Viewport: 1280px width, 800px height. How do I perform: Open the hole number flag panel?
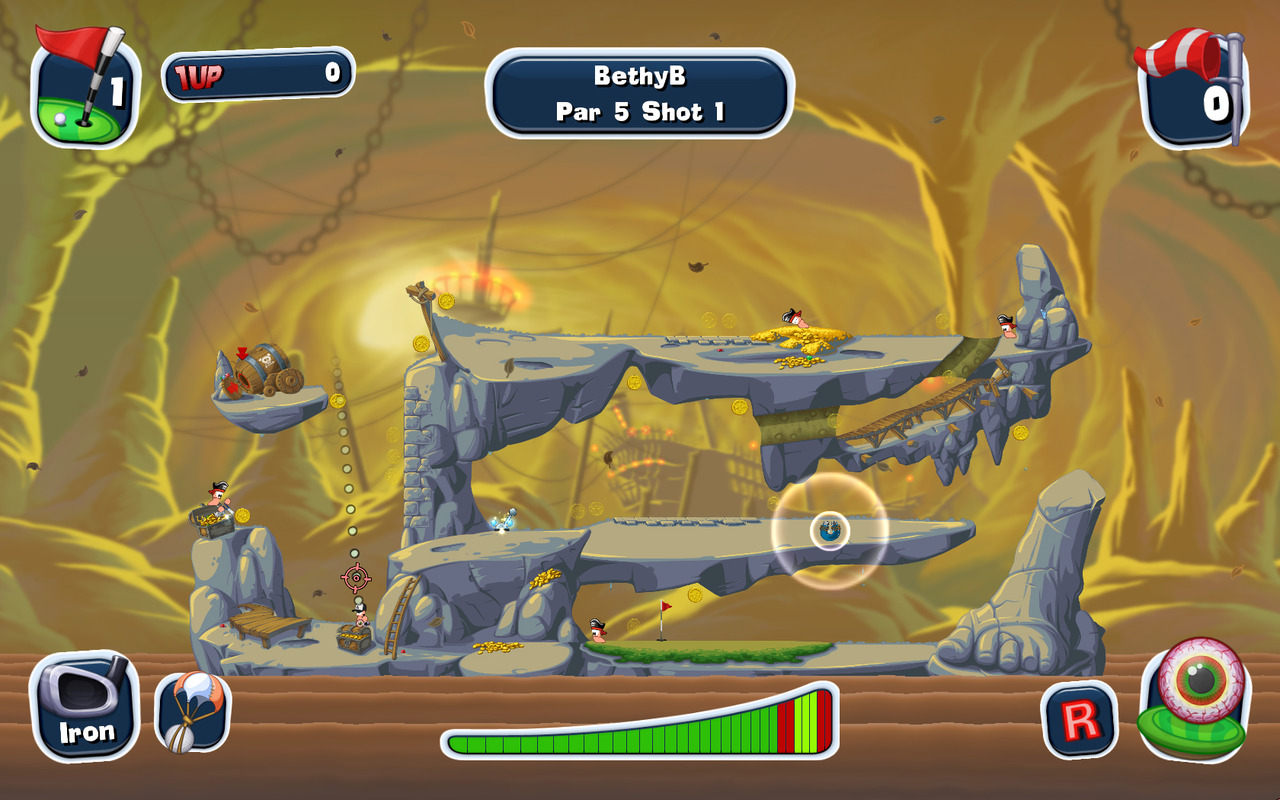point(84,89)
